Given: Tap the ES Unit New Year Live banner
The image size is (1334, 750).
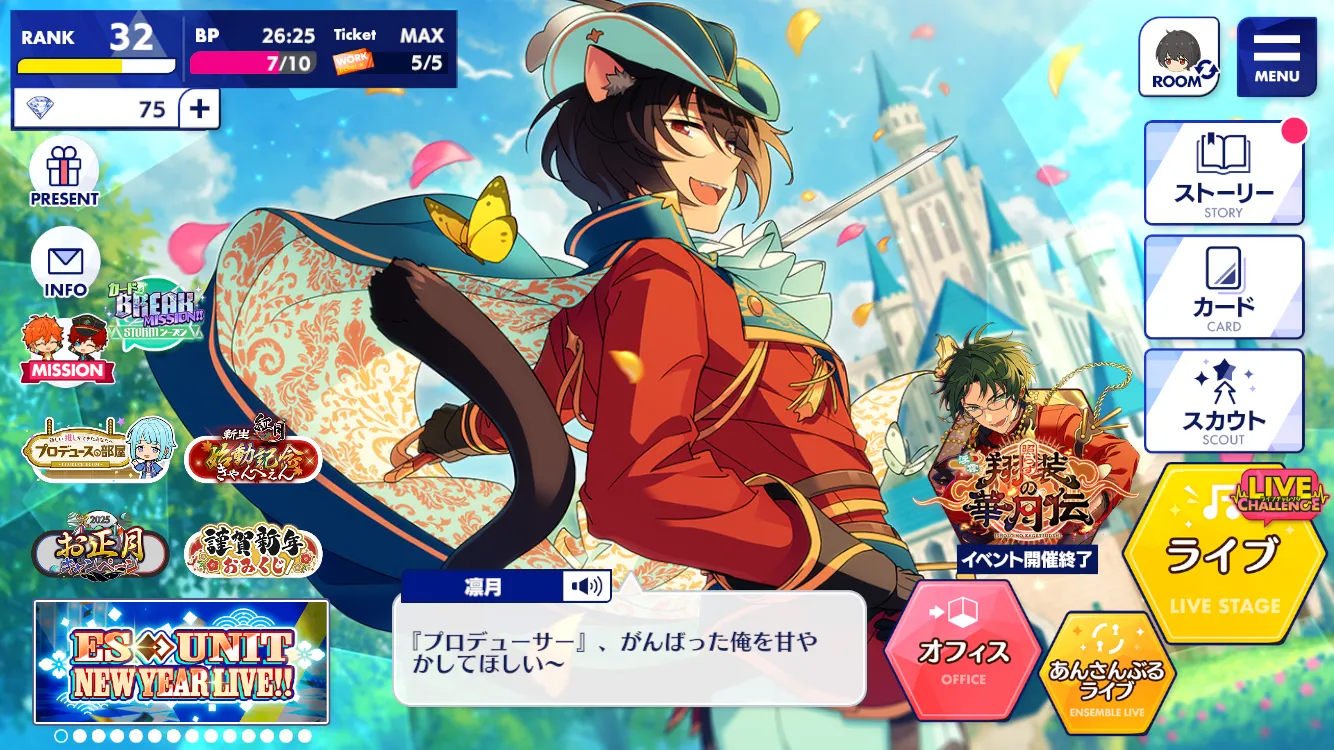Looking at the screenshot, I should 181,661.
